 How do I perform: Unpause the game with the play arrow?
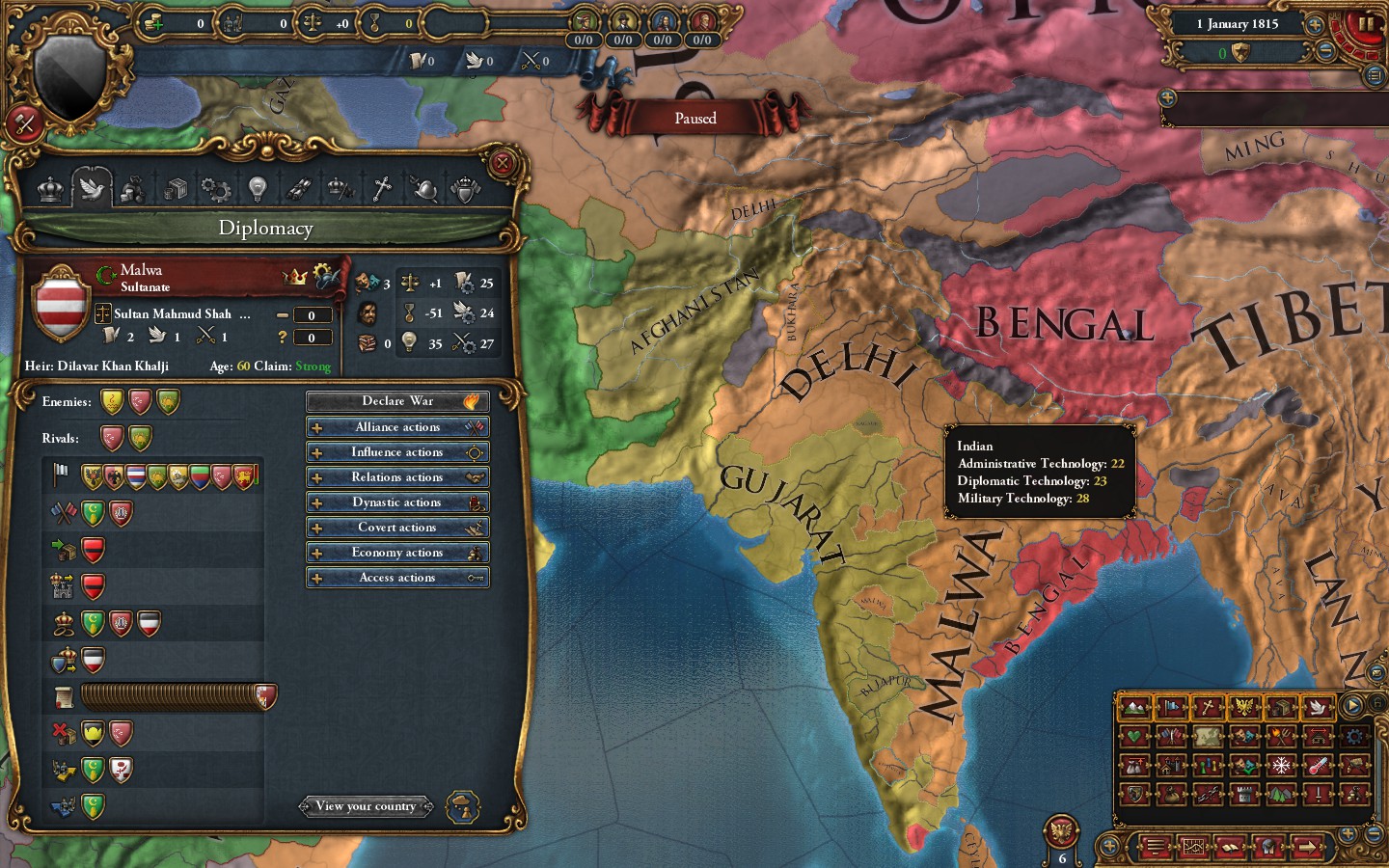tap(1353, 705)
